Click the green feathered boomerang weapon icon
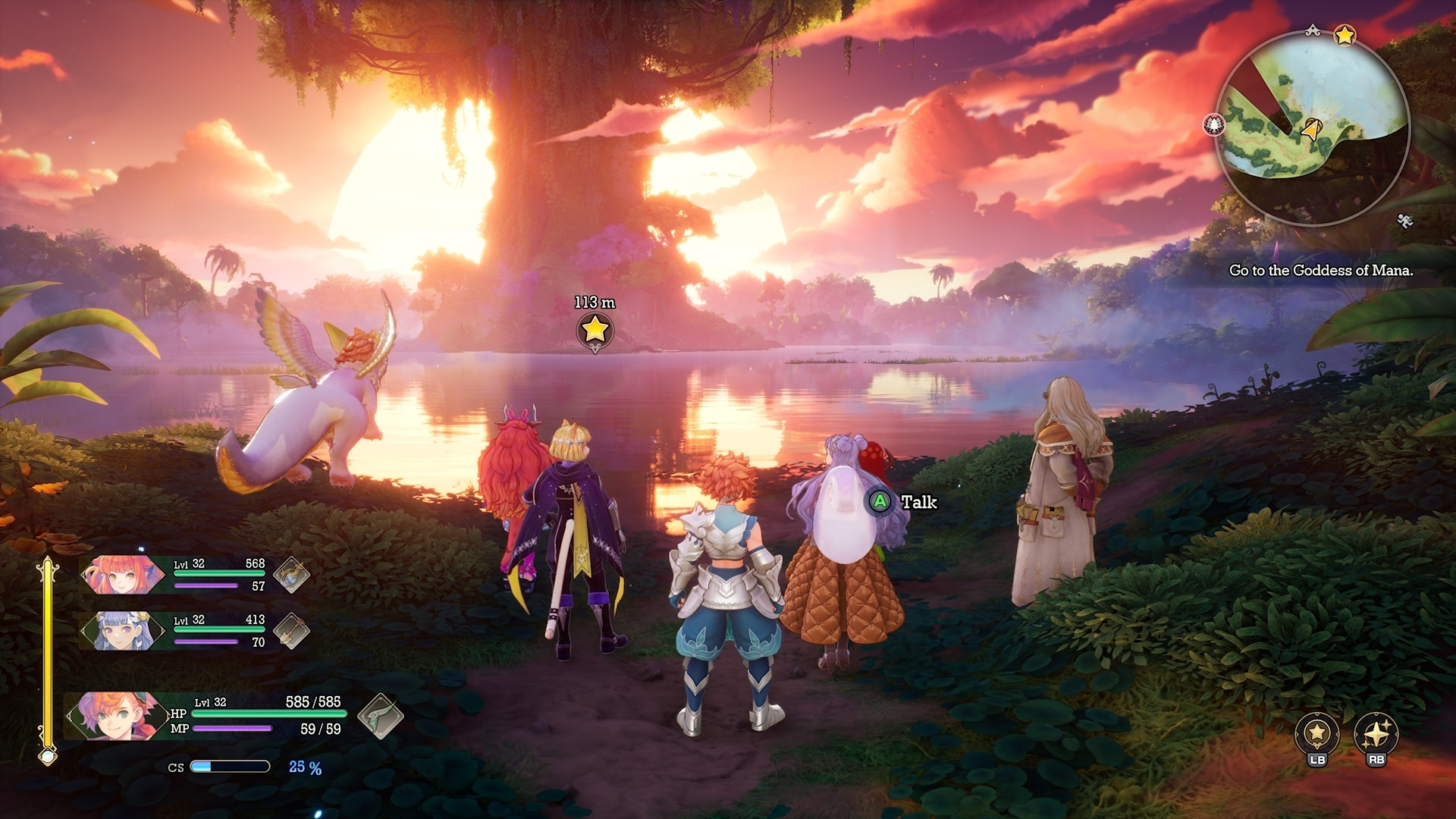The height and width of the screenshot is (819, 1456). coord(380,715)
